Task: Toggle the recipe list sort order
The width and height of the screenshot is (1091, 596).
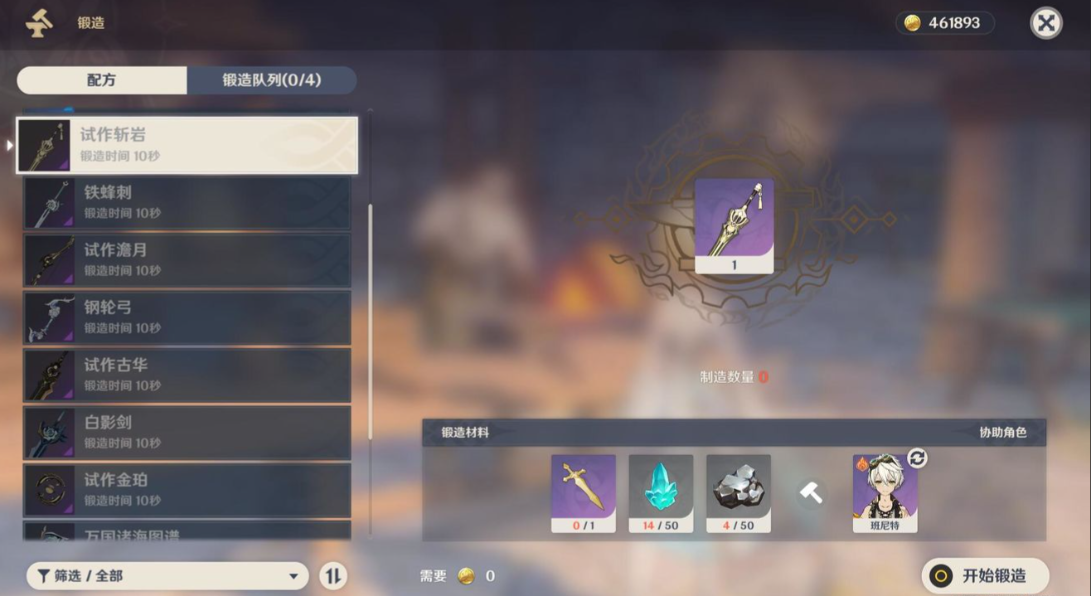Action: (333, 576)
